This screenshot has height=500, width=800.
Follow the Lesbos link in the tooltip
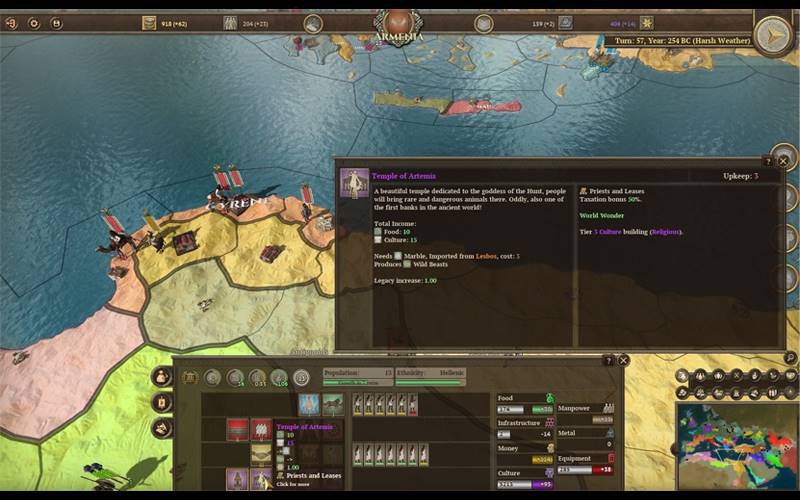click(483, 256)
